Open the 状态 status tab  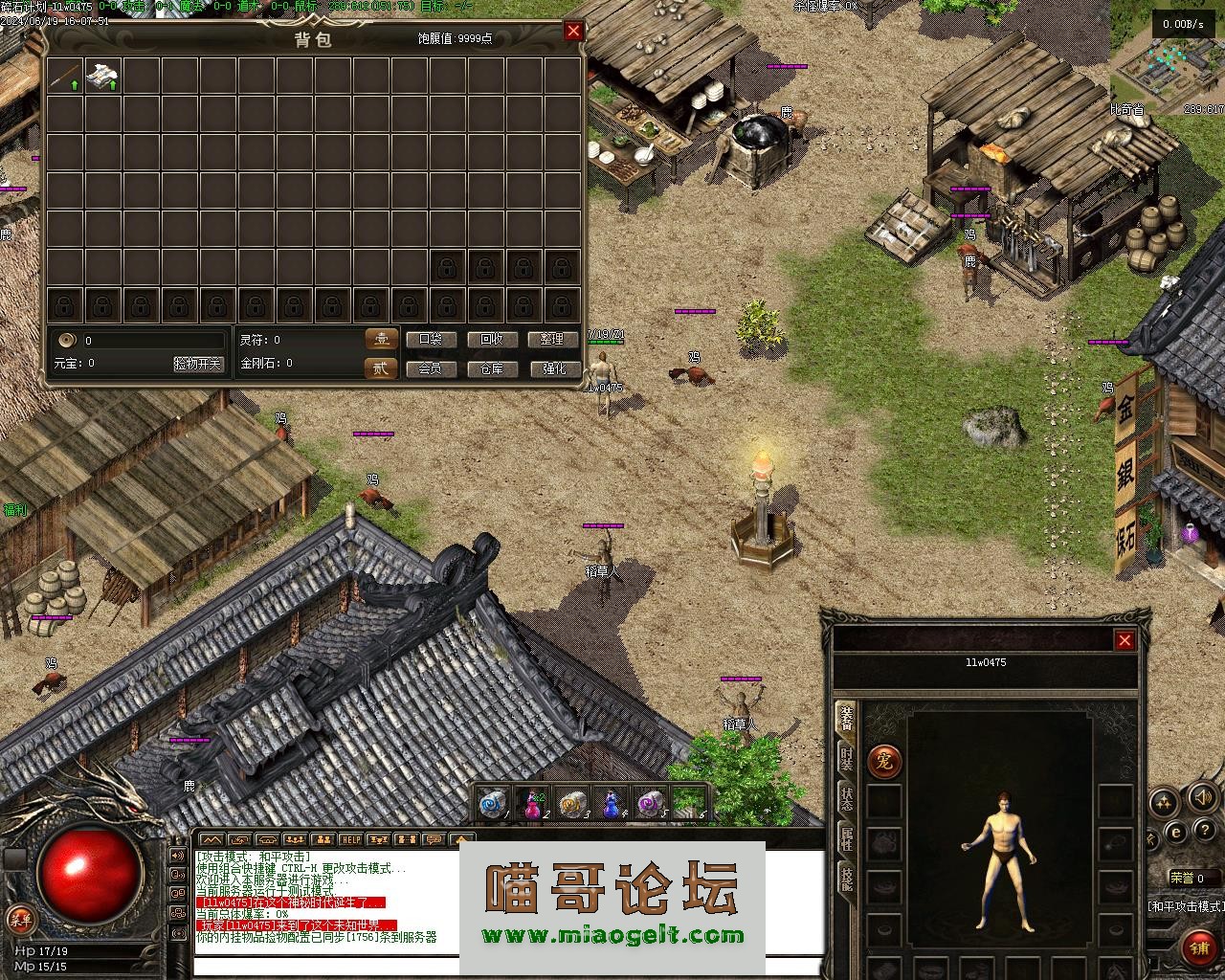[x=846, y=799]
